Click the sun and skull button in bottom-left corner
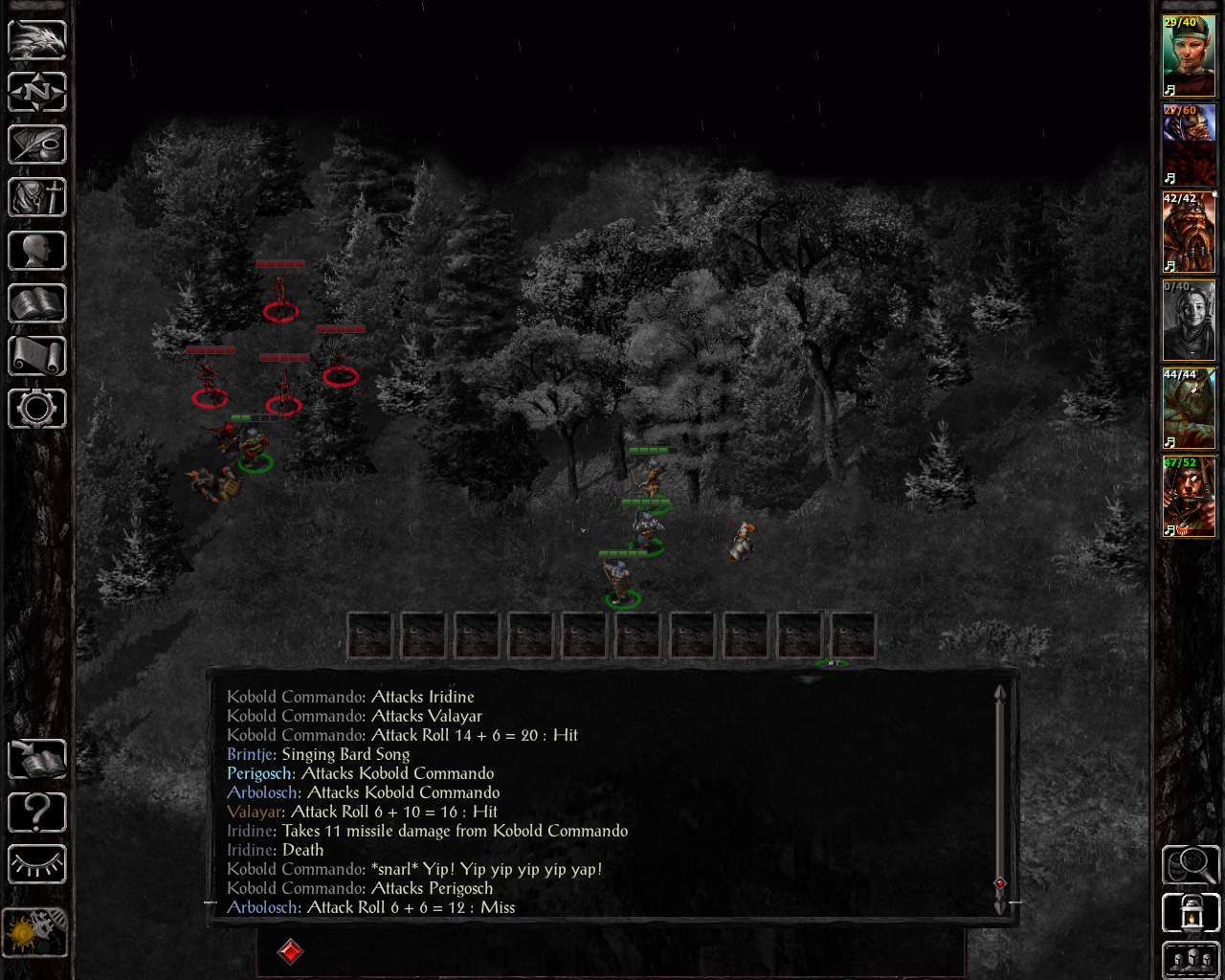The height and width of the screenshot is (980, 1225). click(x=35, y=931)
